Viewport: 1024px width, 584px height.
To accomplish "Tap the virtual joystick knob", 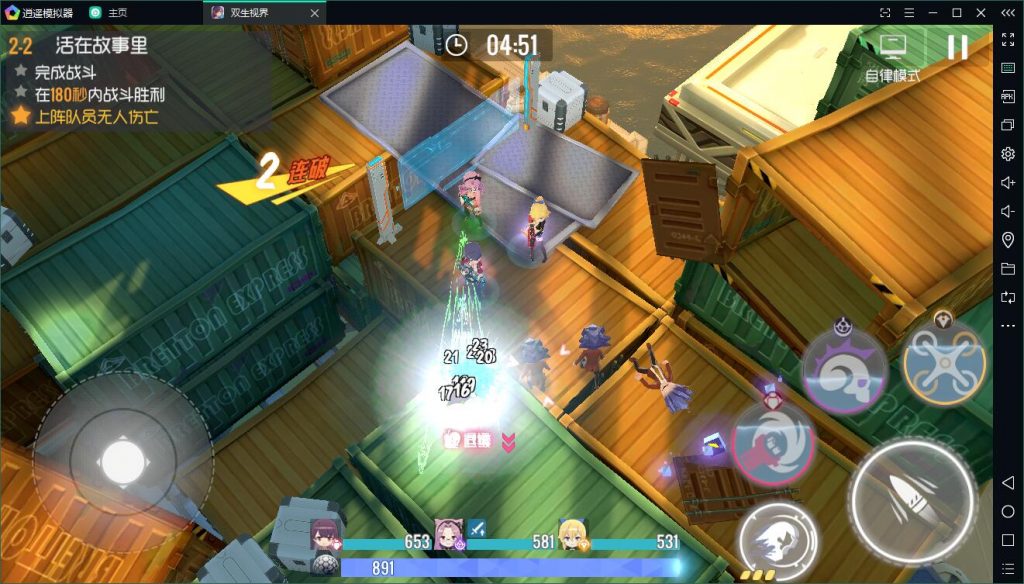I will pyautogui.click(x=123, y=460).
